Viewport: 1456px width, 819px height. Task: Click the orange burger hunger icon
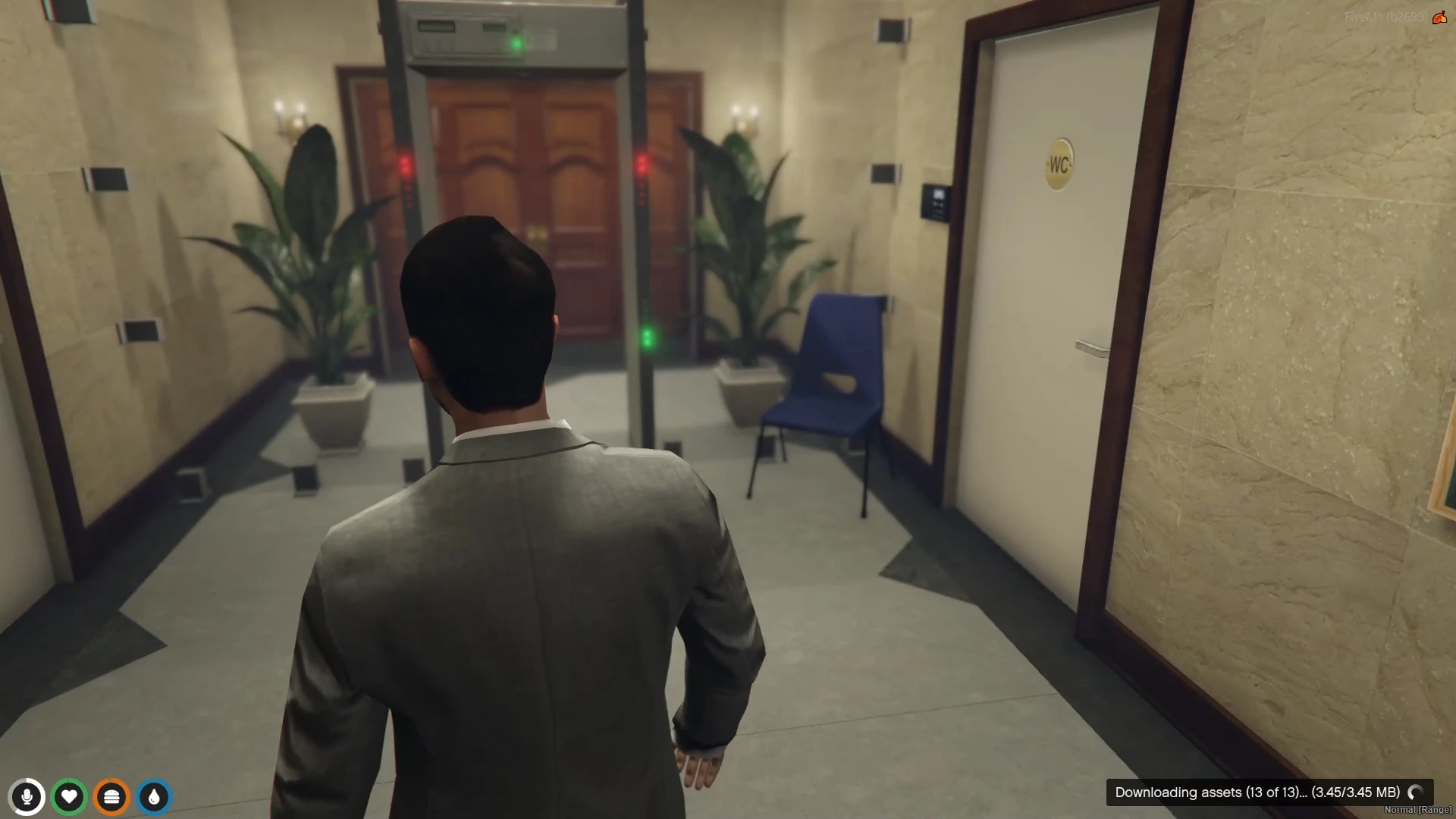(111, 797)
